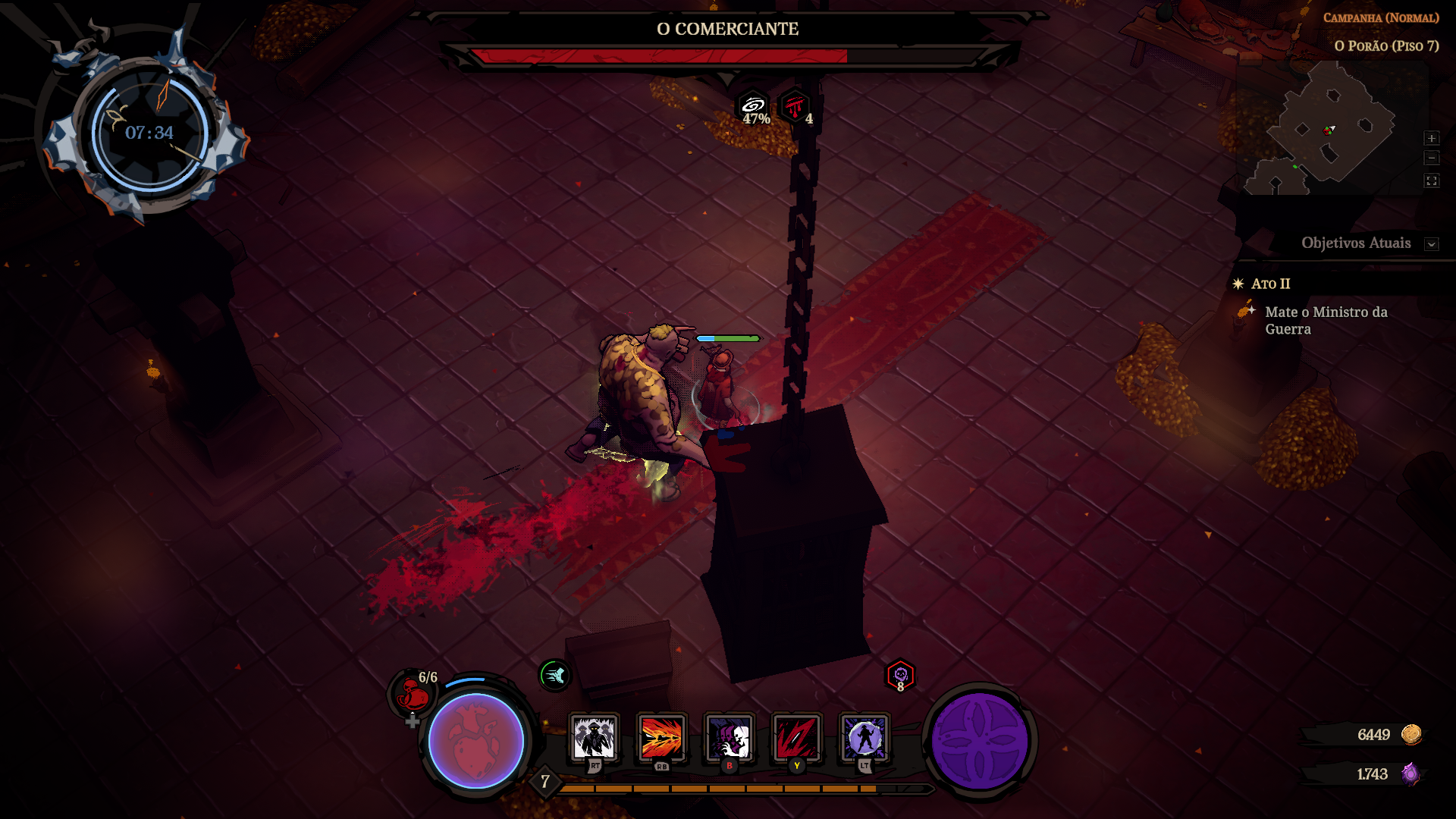Select the purple skull counter icon
Image resolution: width=1456 pixels, height=819 pixels.
pyautogui.click(x=900, y=674)
